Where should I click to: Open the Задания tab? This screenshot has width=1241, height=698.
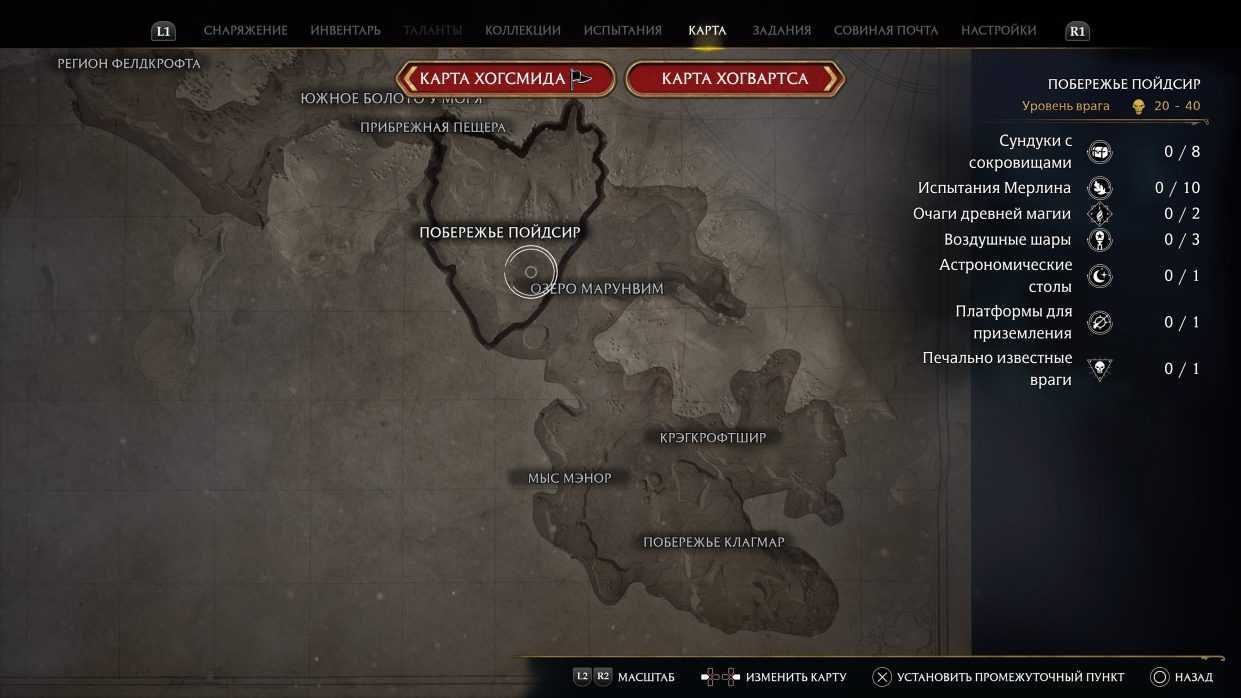pos(779,31)
